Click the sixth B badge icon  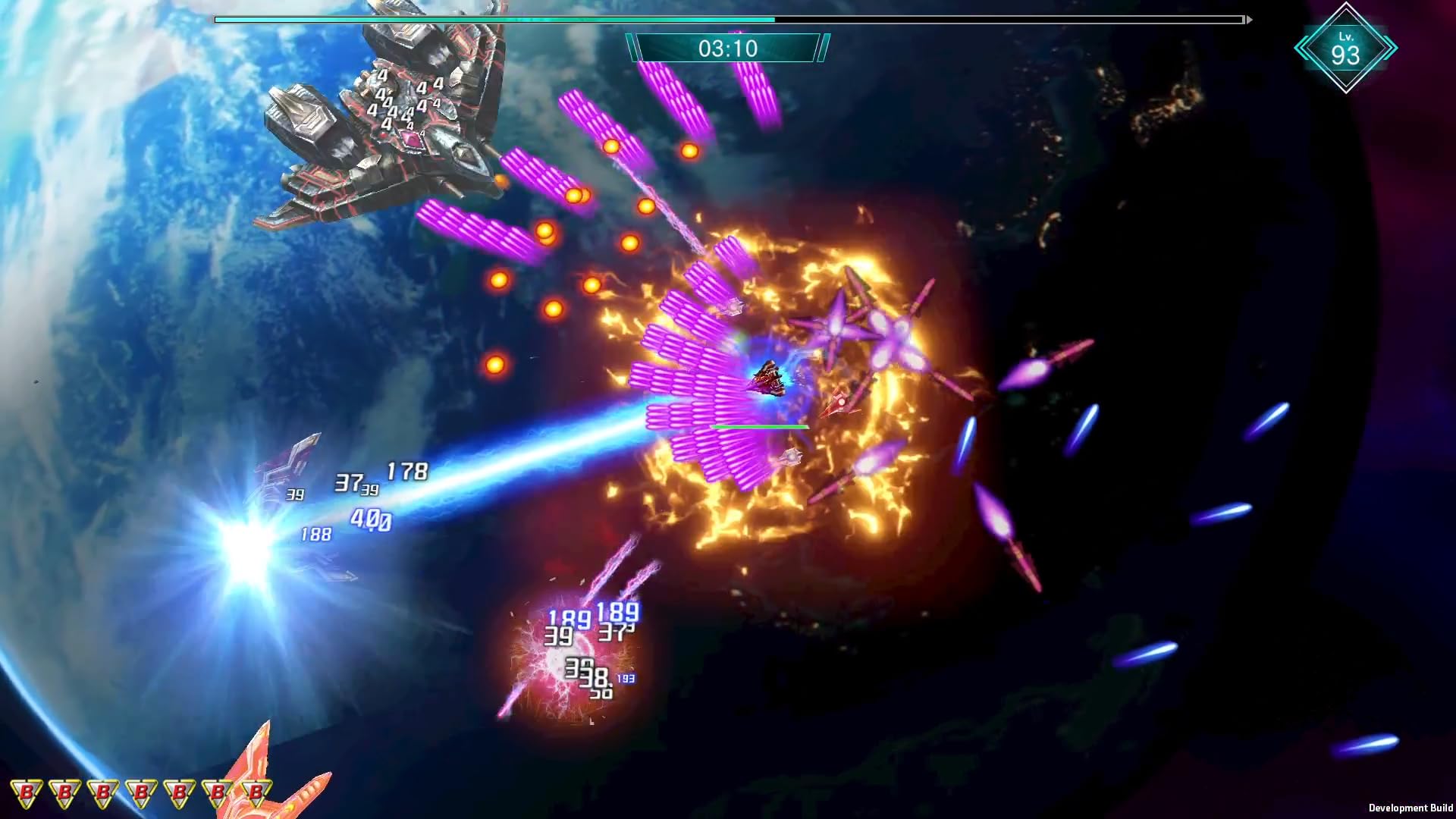pyautogui.click(x=218, y=792)
